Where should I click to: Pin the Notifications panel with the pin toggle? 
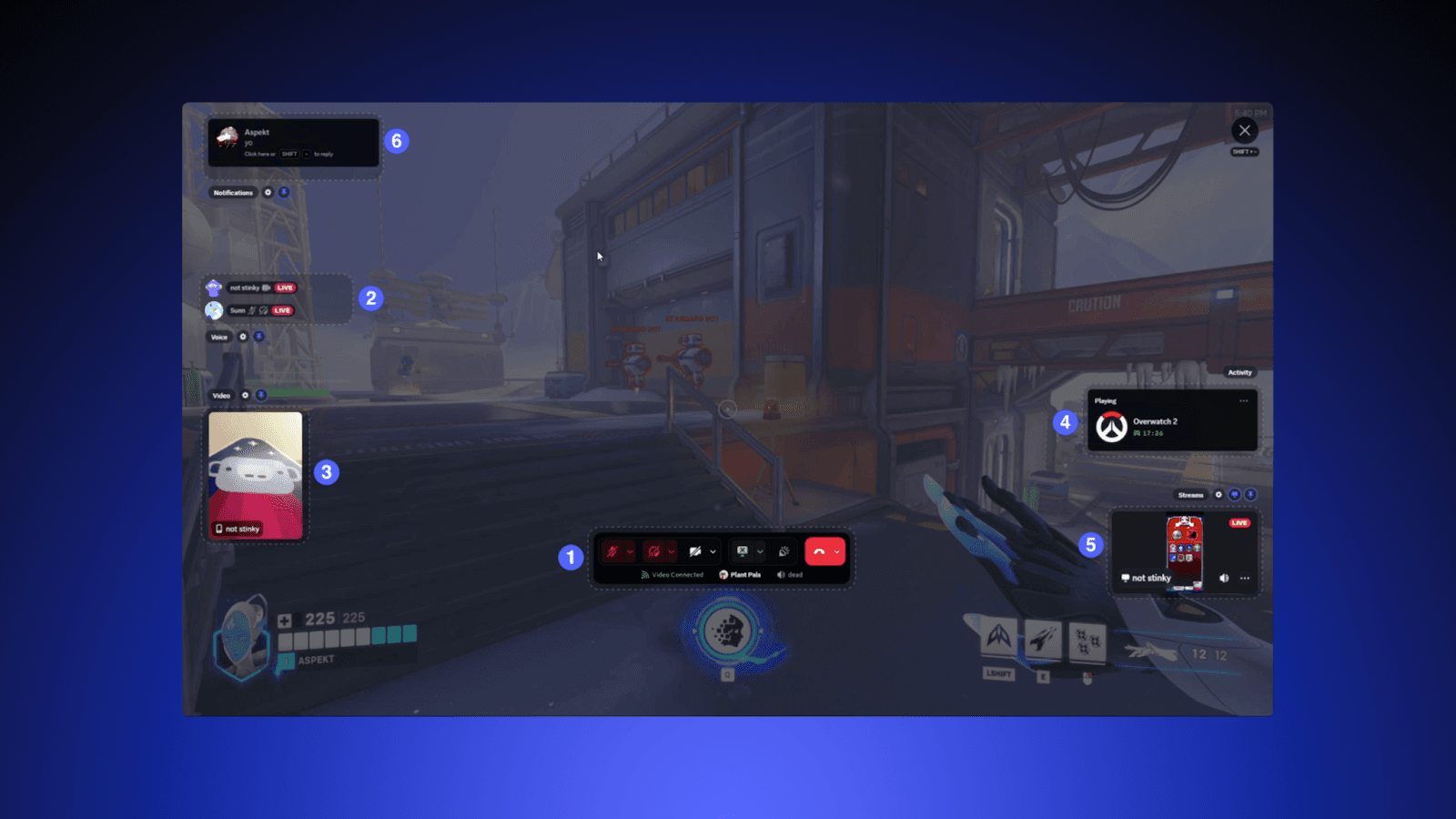284,192
